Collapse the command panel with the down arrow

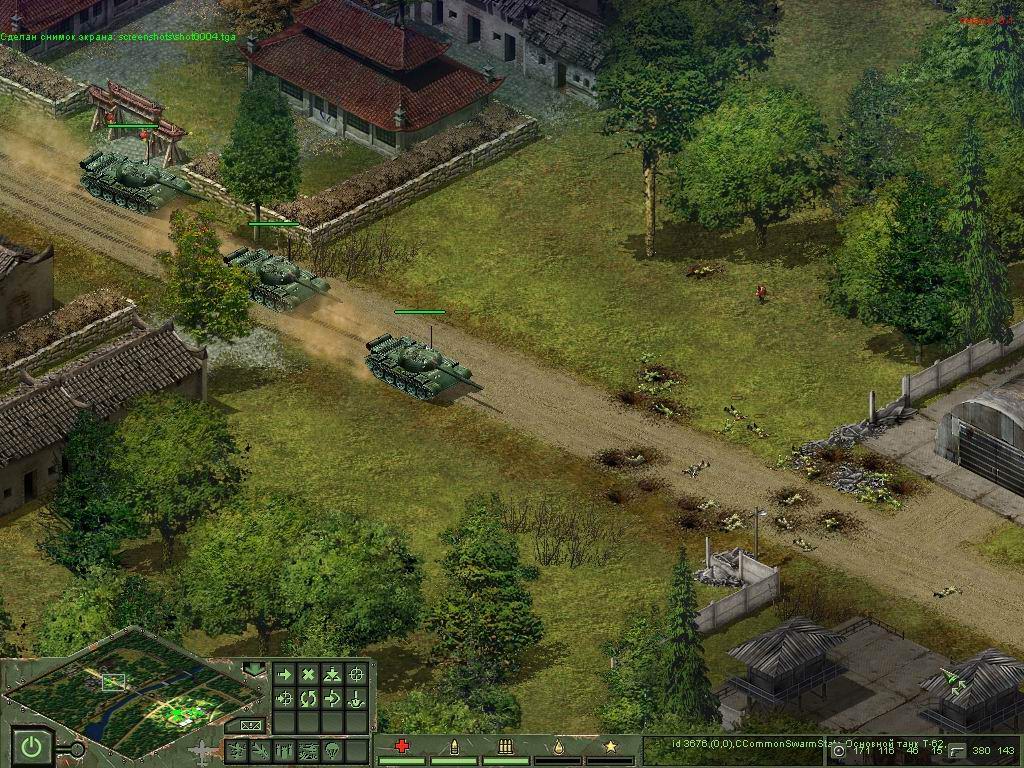254,667
